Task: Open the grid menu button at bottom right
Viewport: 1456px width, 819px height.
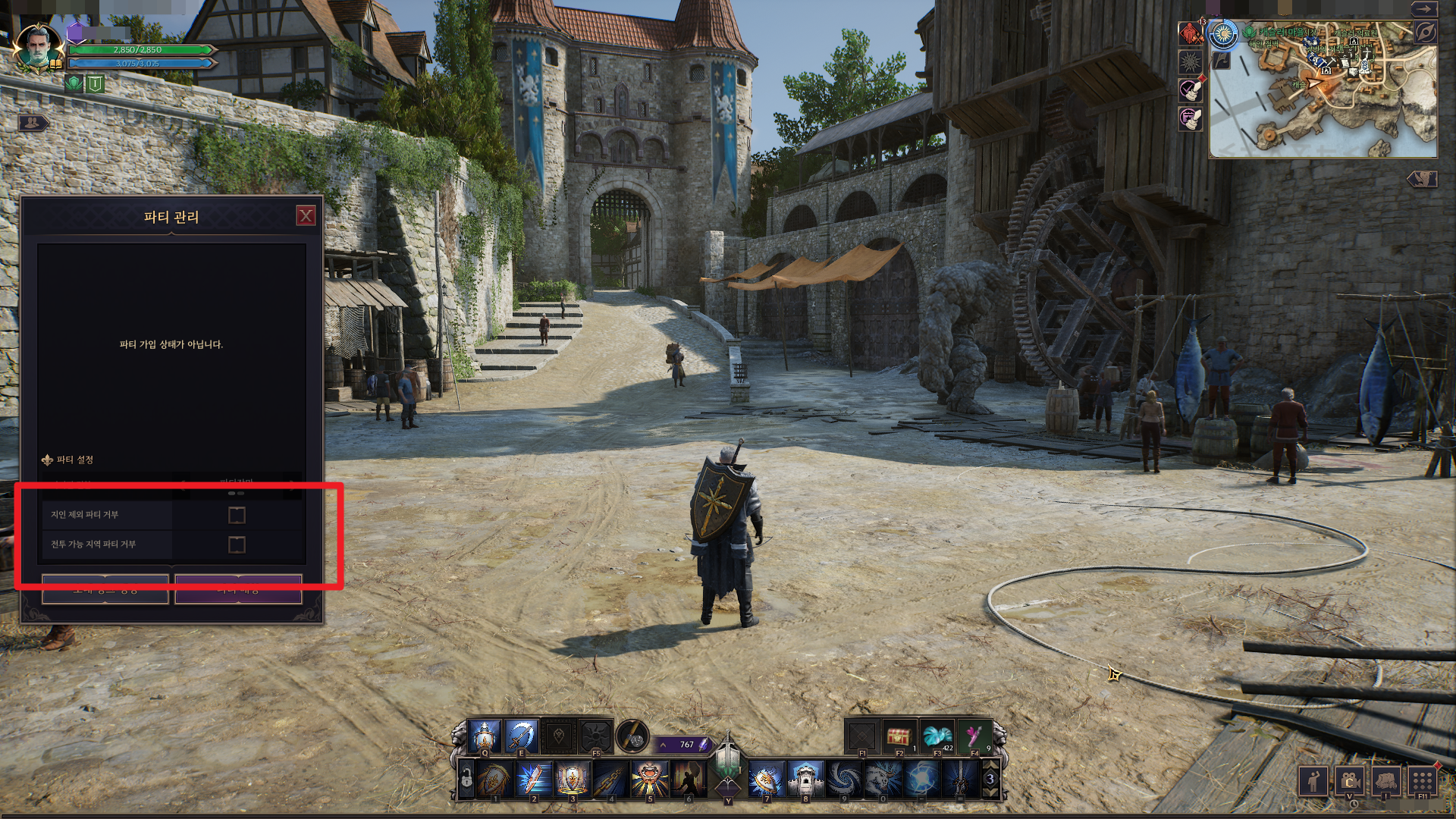Action: coord(1423,780)
